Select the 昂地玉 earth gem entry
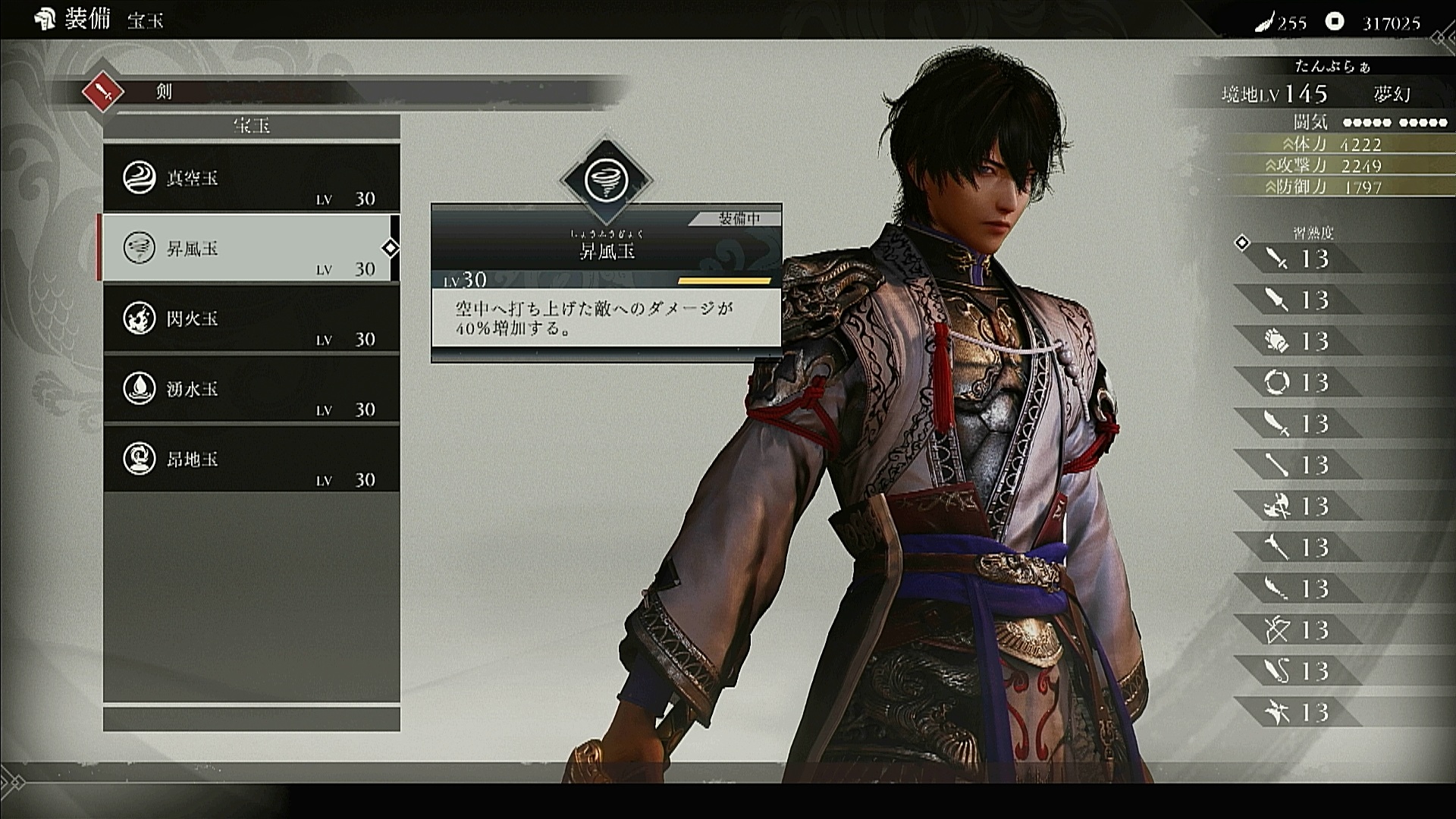Screen dimensions: 1456x819 coord(251,460)
